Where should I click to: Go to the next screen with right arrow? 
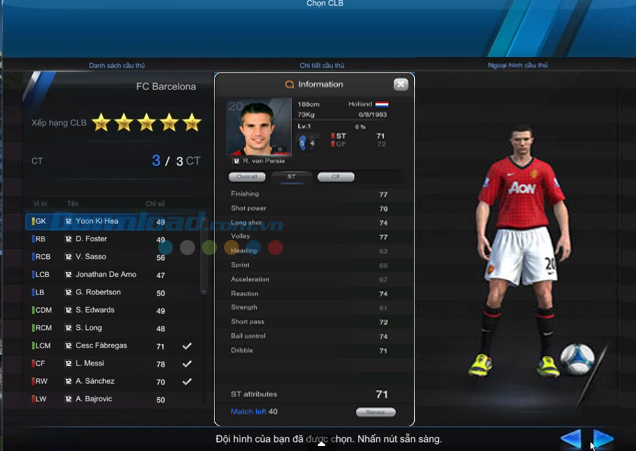tap(603, 438)
